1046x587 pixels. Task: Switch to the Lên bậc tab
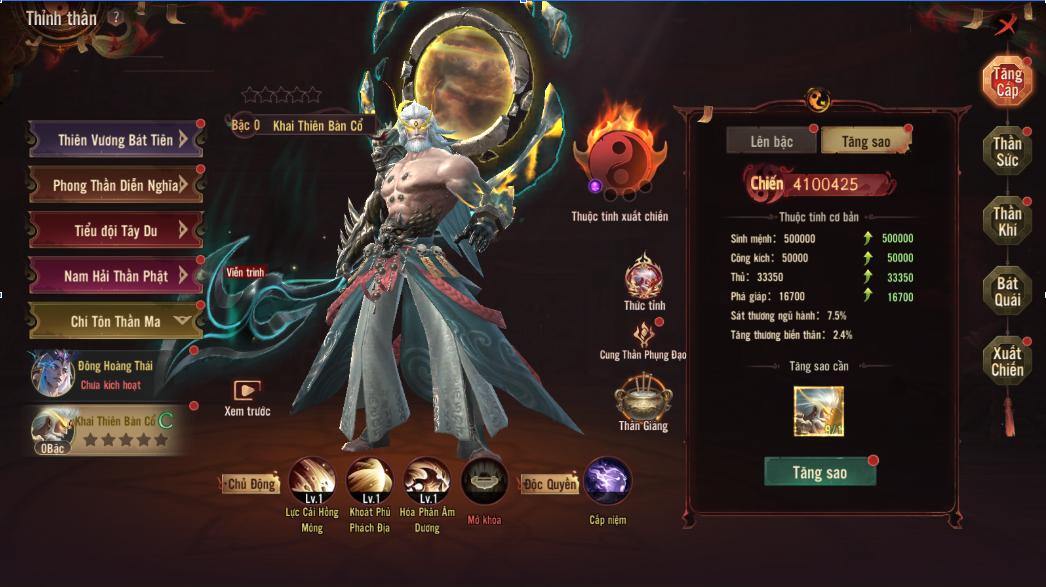pos(771,142)
